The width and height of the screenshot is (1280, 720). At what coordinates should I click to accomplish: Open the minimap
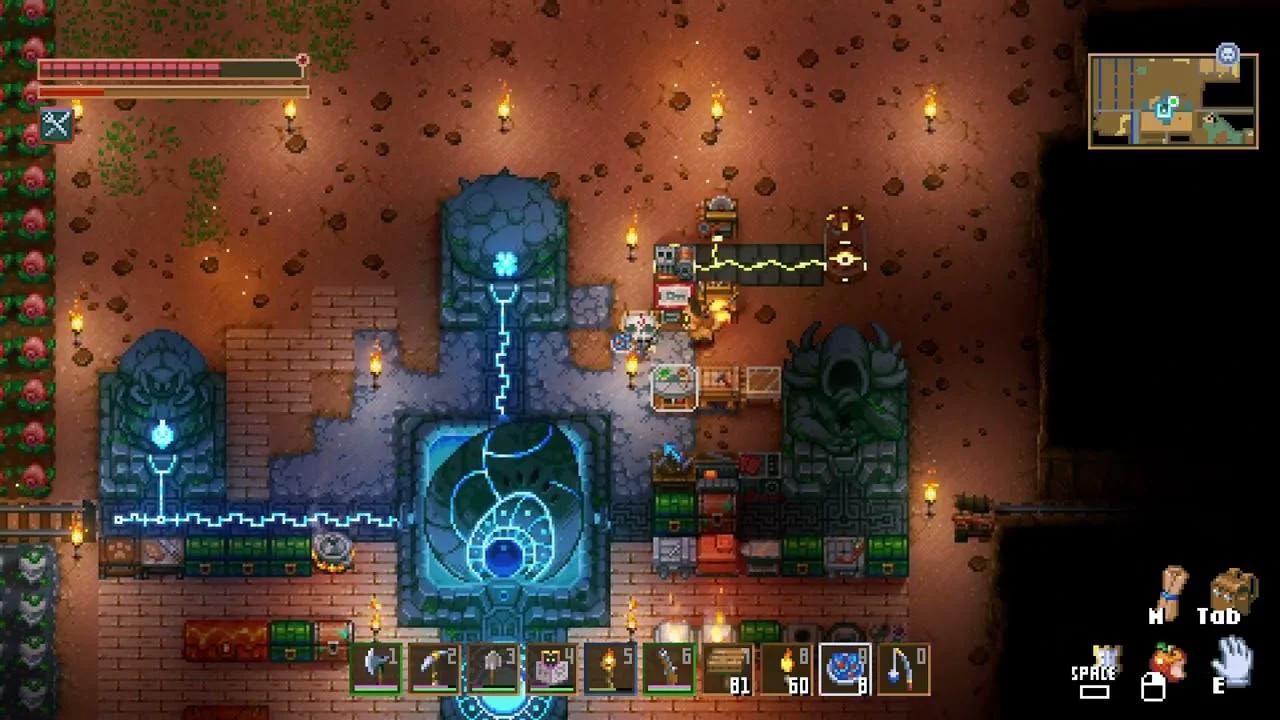[1172, 101]
